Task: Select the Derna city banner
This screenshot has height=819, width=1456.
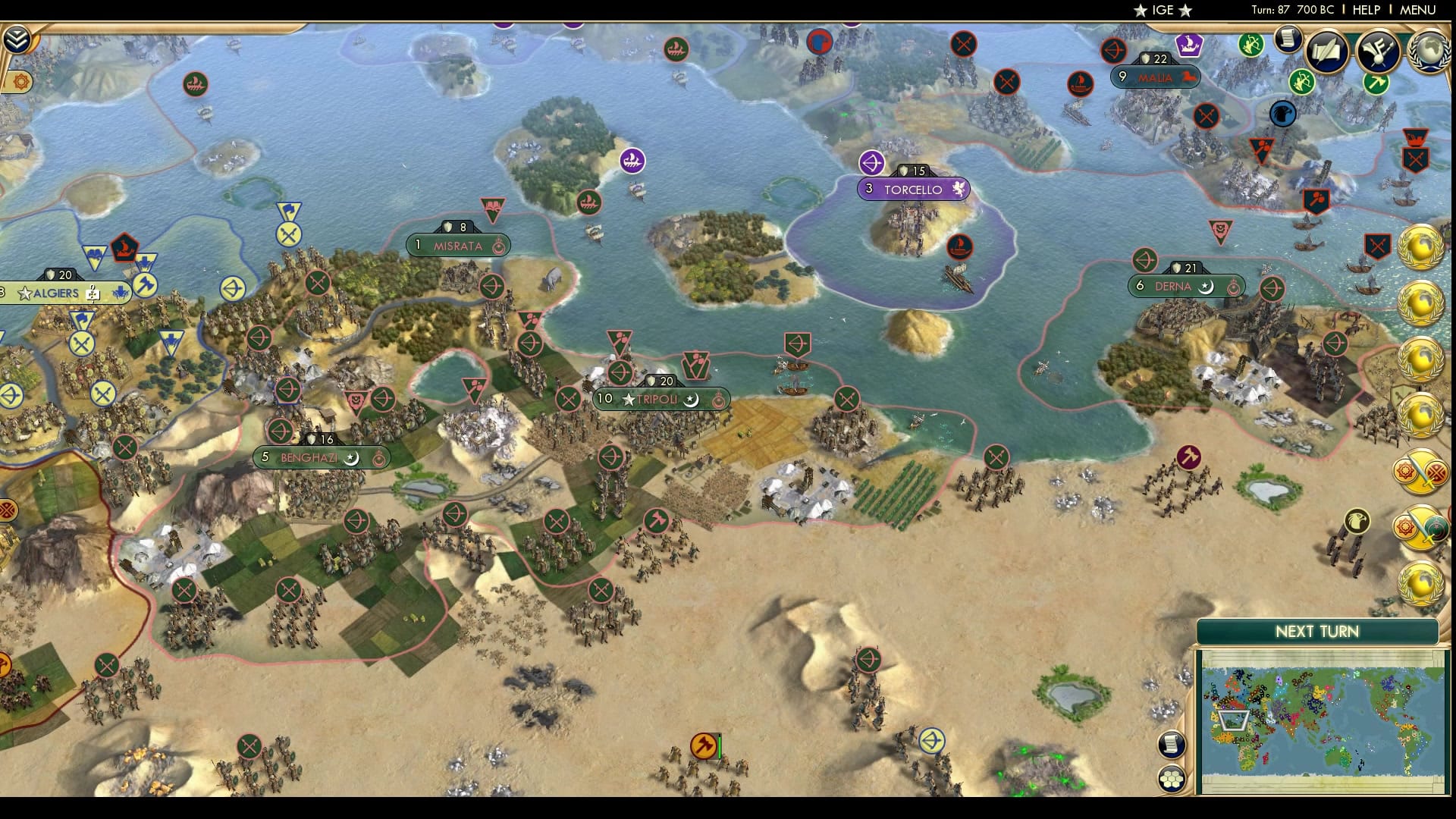Action: click(1185, 286)
